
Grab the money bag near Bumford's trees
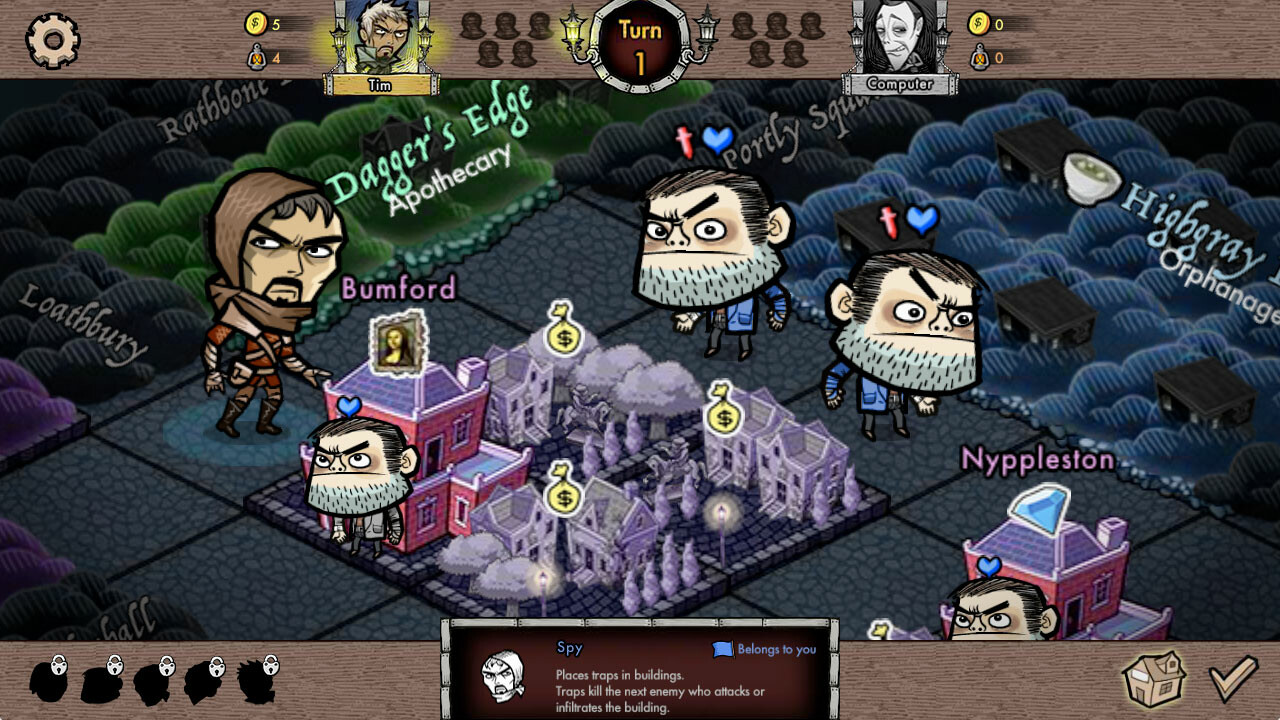pyautogui.click(x=563, y=339)
